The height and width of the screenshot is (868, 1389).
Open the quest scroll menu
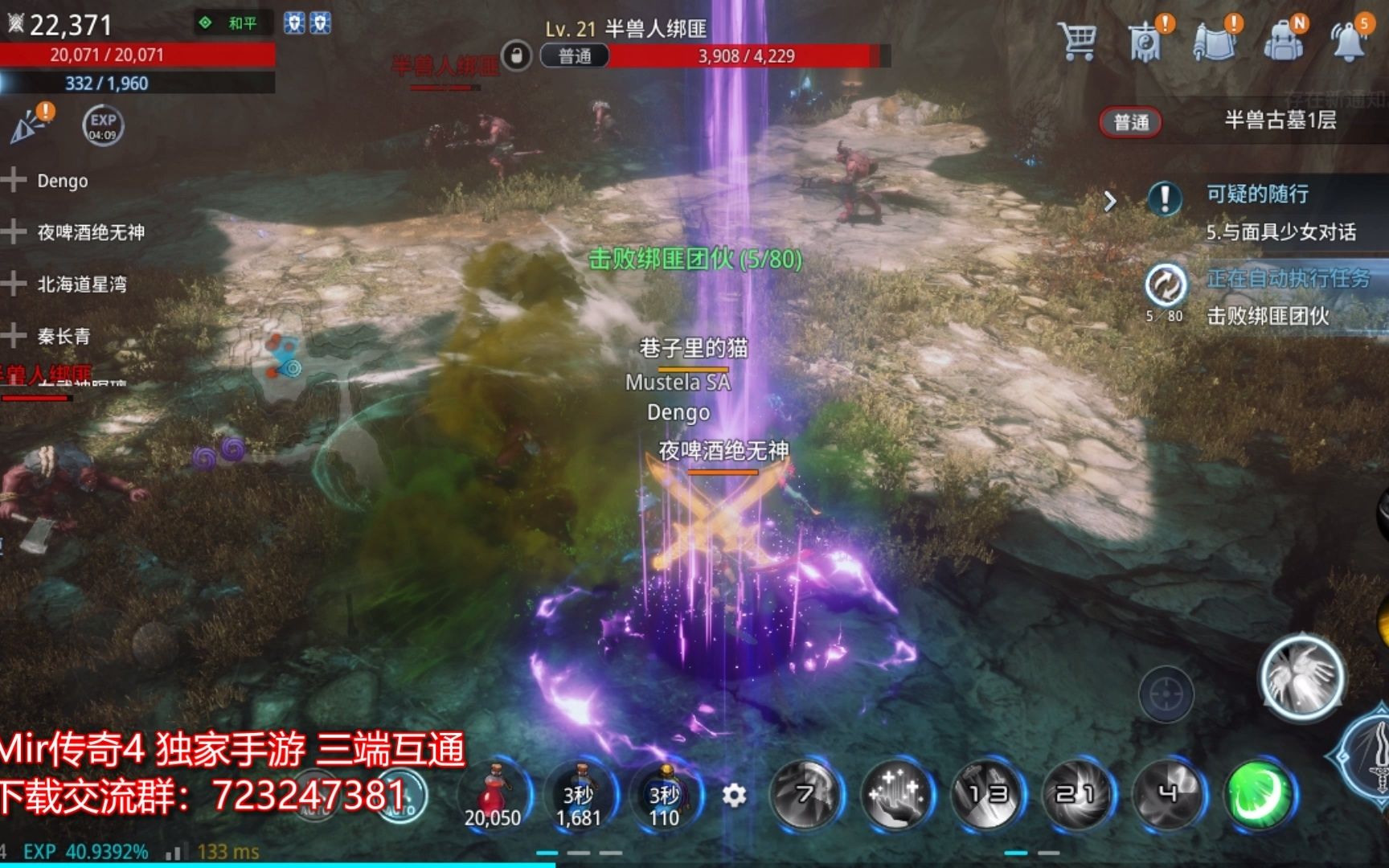pyautogui.click(x=1215, y=40)
